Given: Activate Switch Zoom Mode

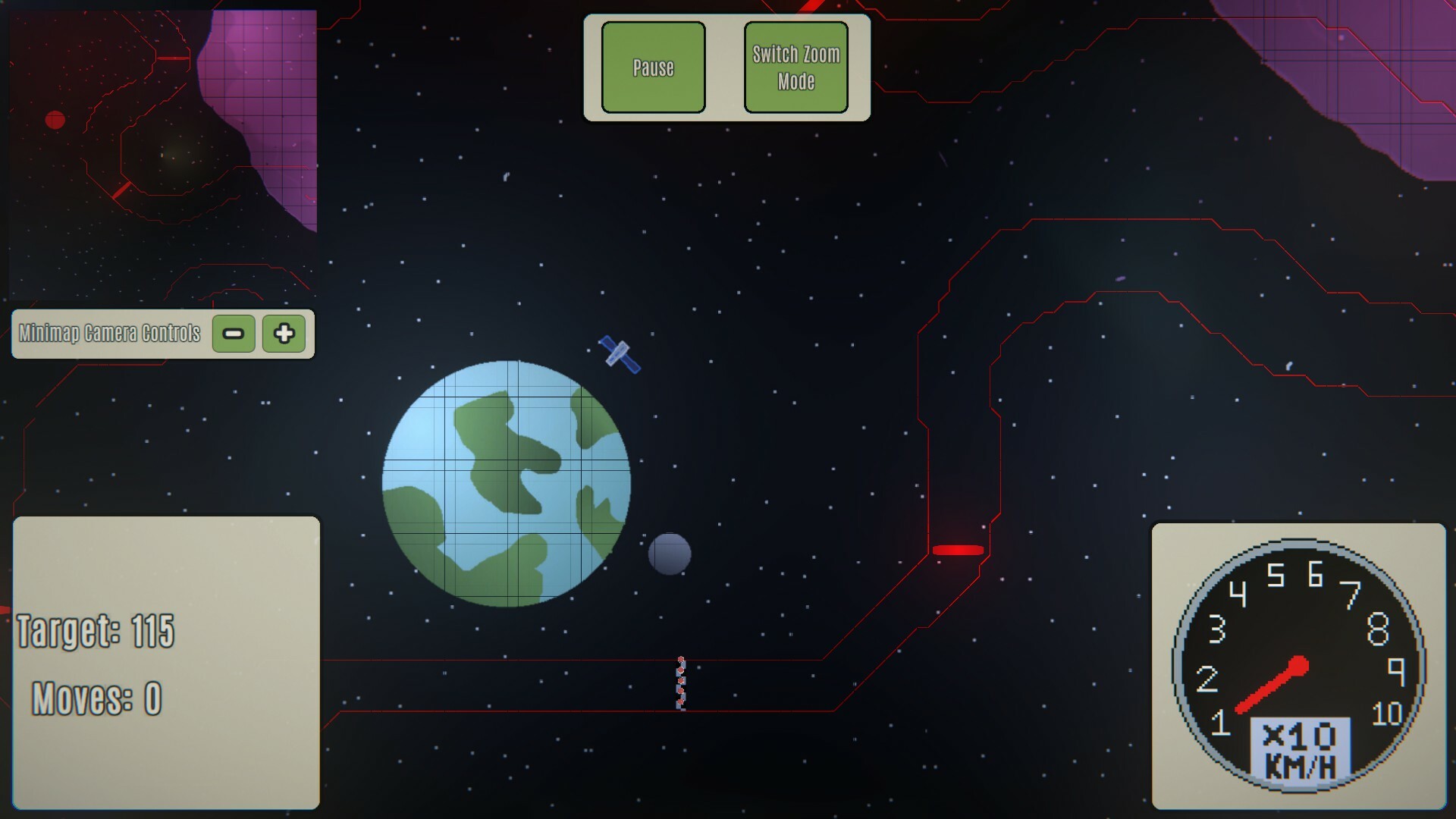Looking at the screenshot, I should tap(795, 65).
